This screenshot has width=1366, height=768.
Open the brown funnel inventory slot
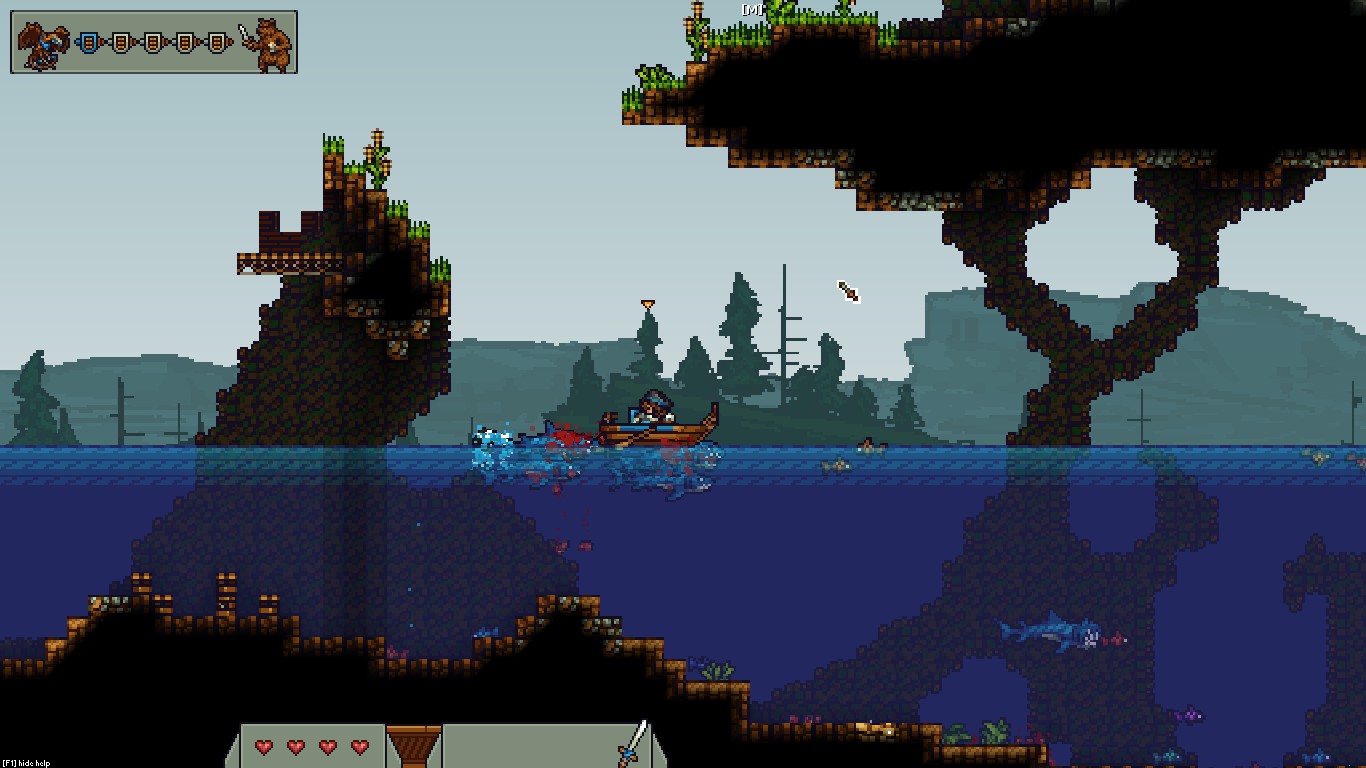414,746
